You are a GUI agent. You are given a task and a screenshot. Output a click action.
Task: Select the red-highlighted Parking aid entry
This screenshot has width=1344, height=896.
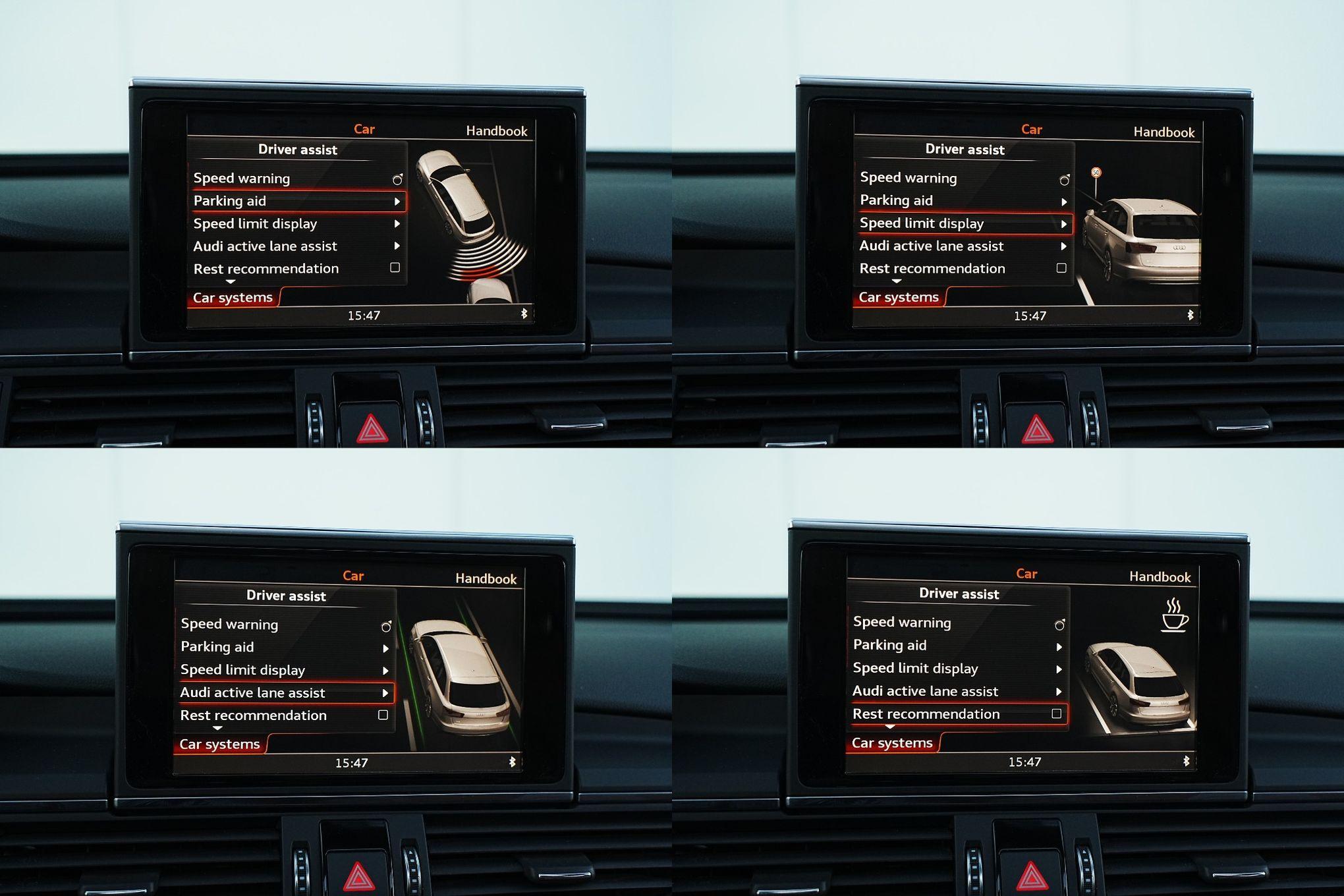296,201
